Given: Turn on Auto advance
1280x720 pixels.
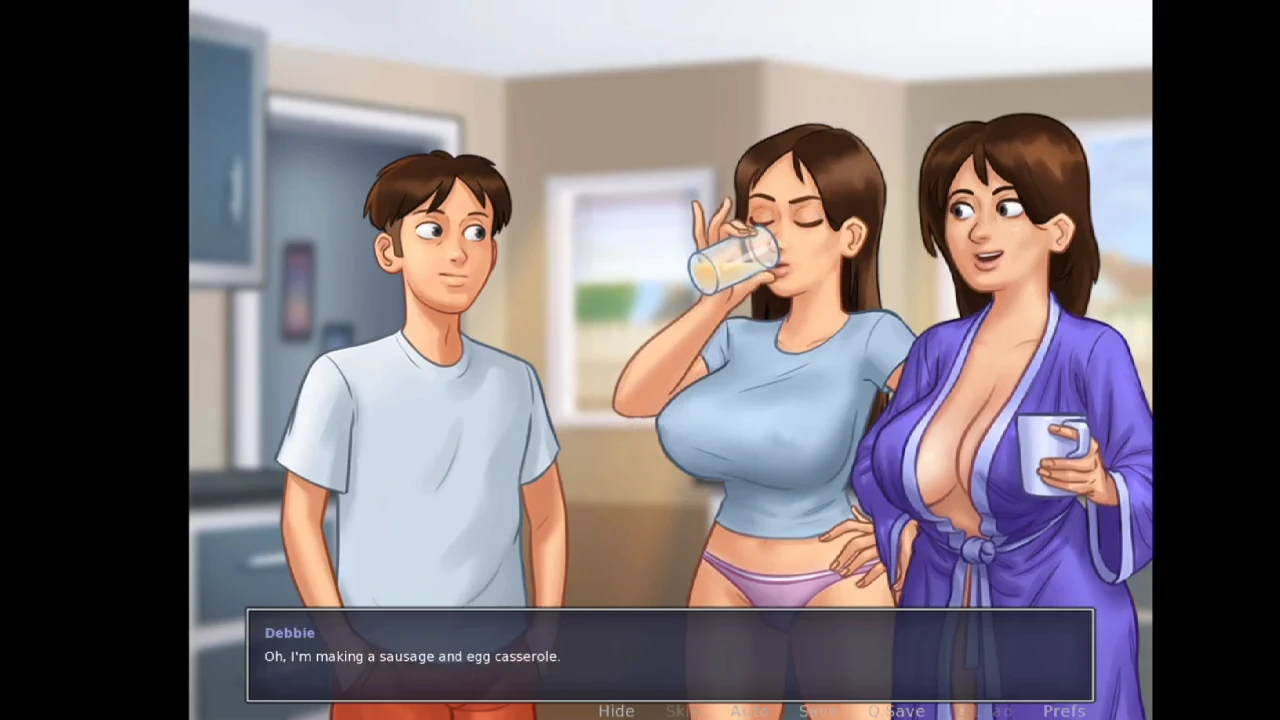Looking at the screenshot, I should pos(749,711).
